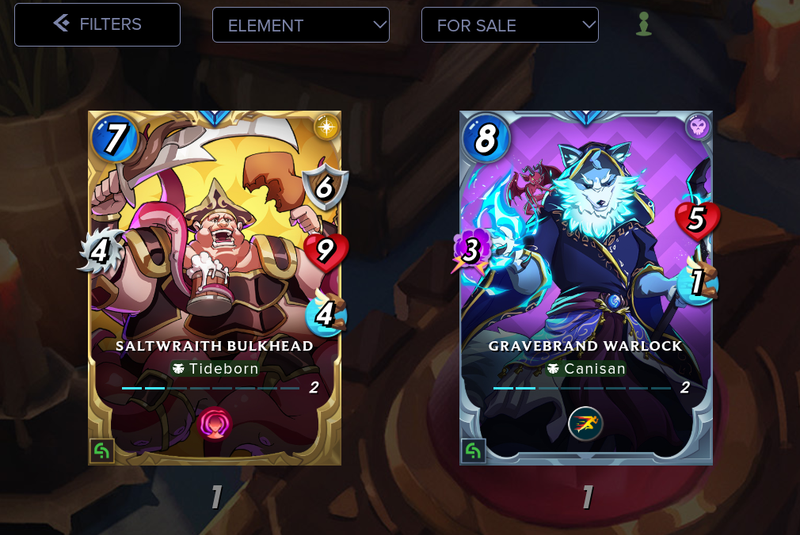
Task: Click Gravebrand Warlock's running figure ability icon
Action: pos(586,423)
